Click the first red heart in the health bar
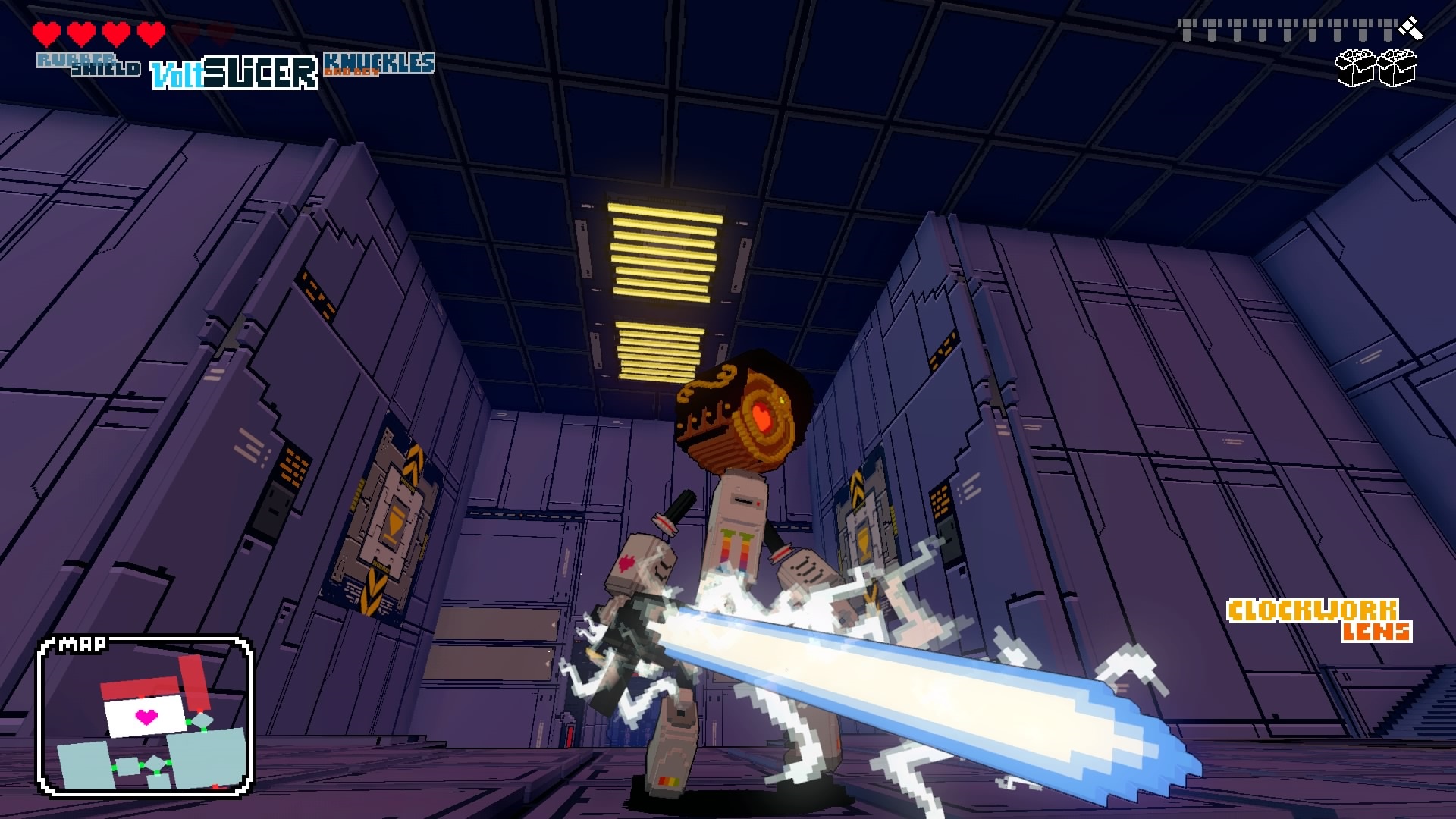Viewport: 1456px width, 819px height. [48, 32]
